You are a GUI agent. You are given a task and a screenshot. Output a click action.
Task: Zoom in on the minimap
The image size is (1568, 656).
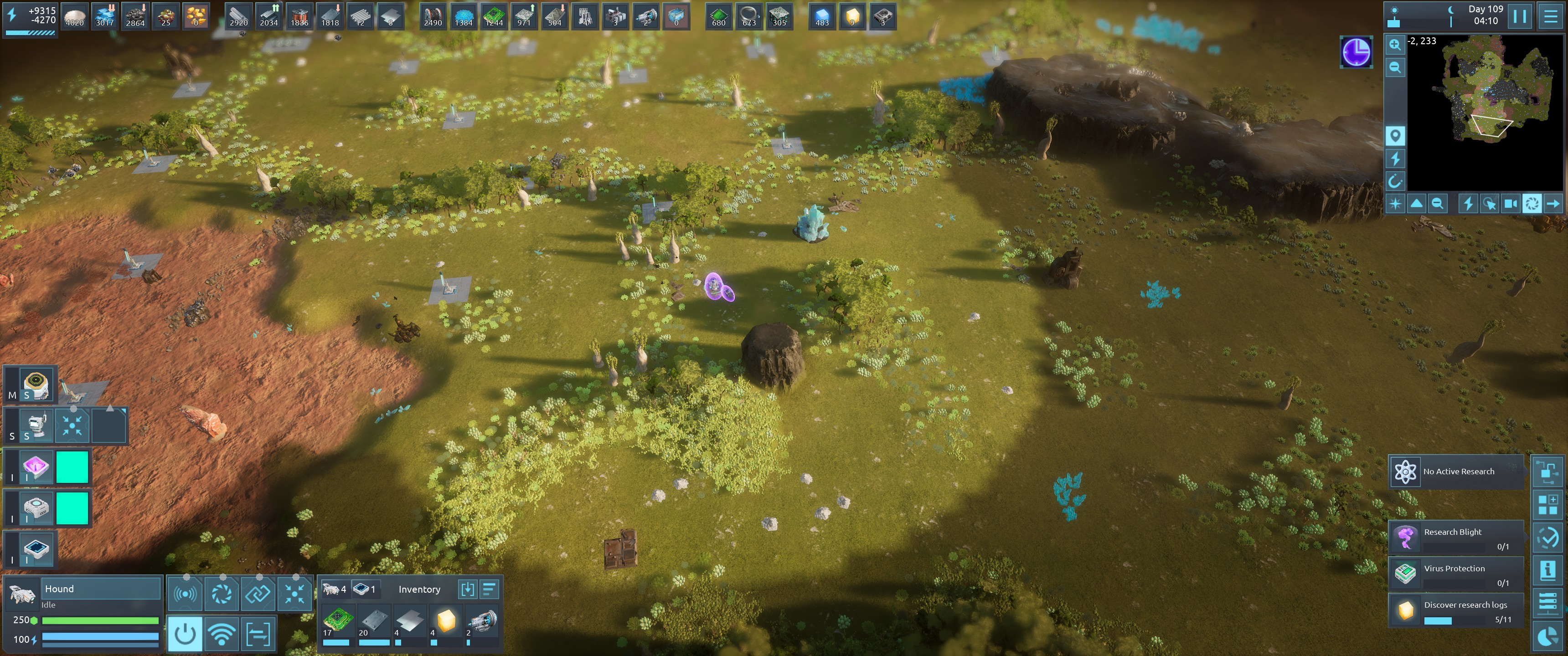pos(1394,45)
